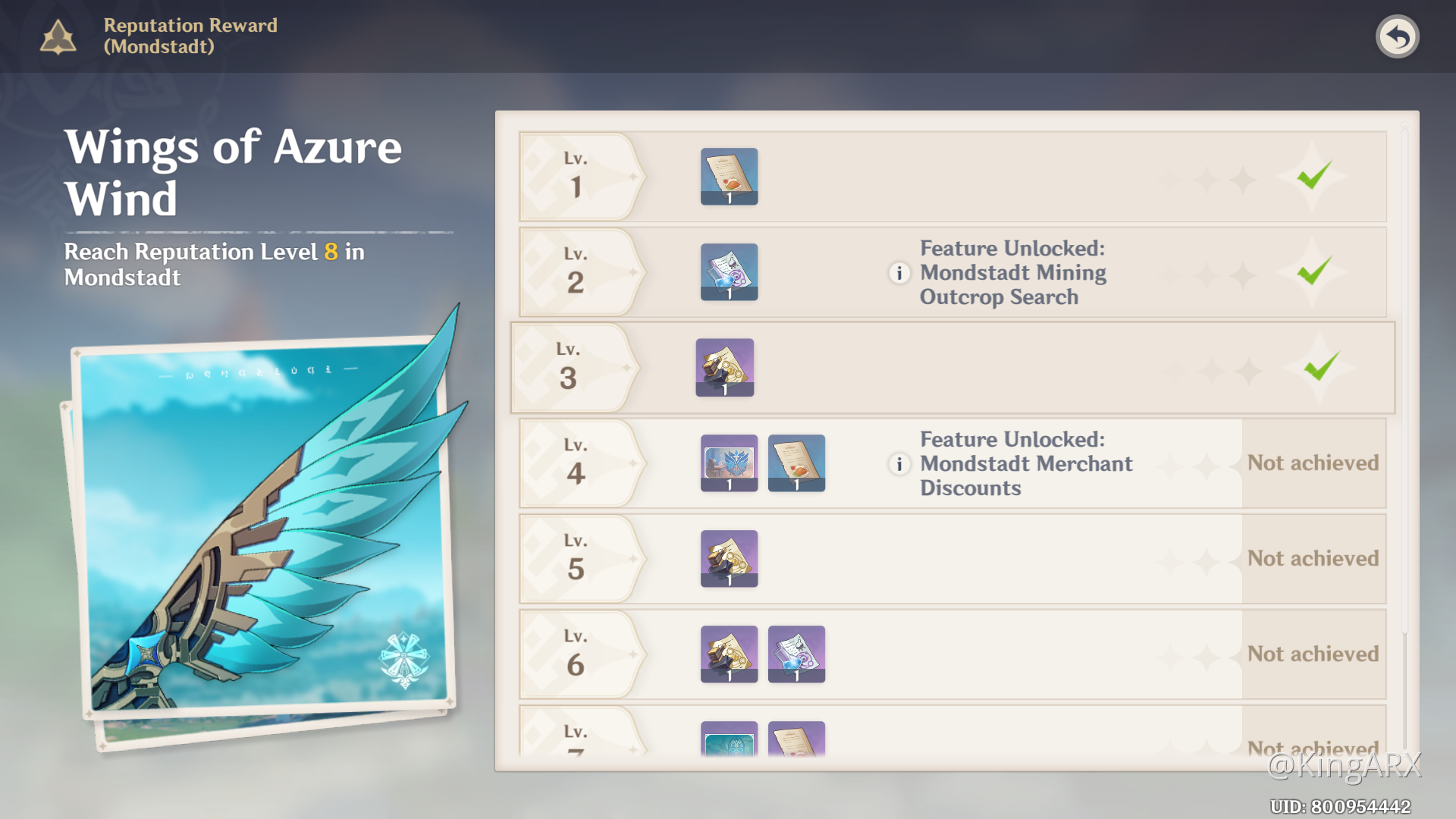1456x819 pixels.
Task: Select the Lv.5 sigil reward icon
Action: (728, 558)
